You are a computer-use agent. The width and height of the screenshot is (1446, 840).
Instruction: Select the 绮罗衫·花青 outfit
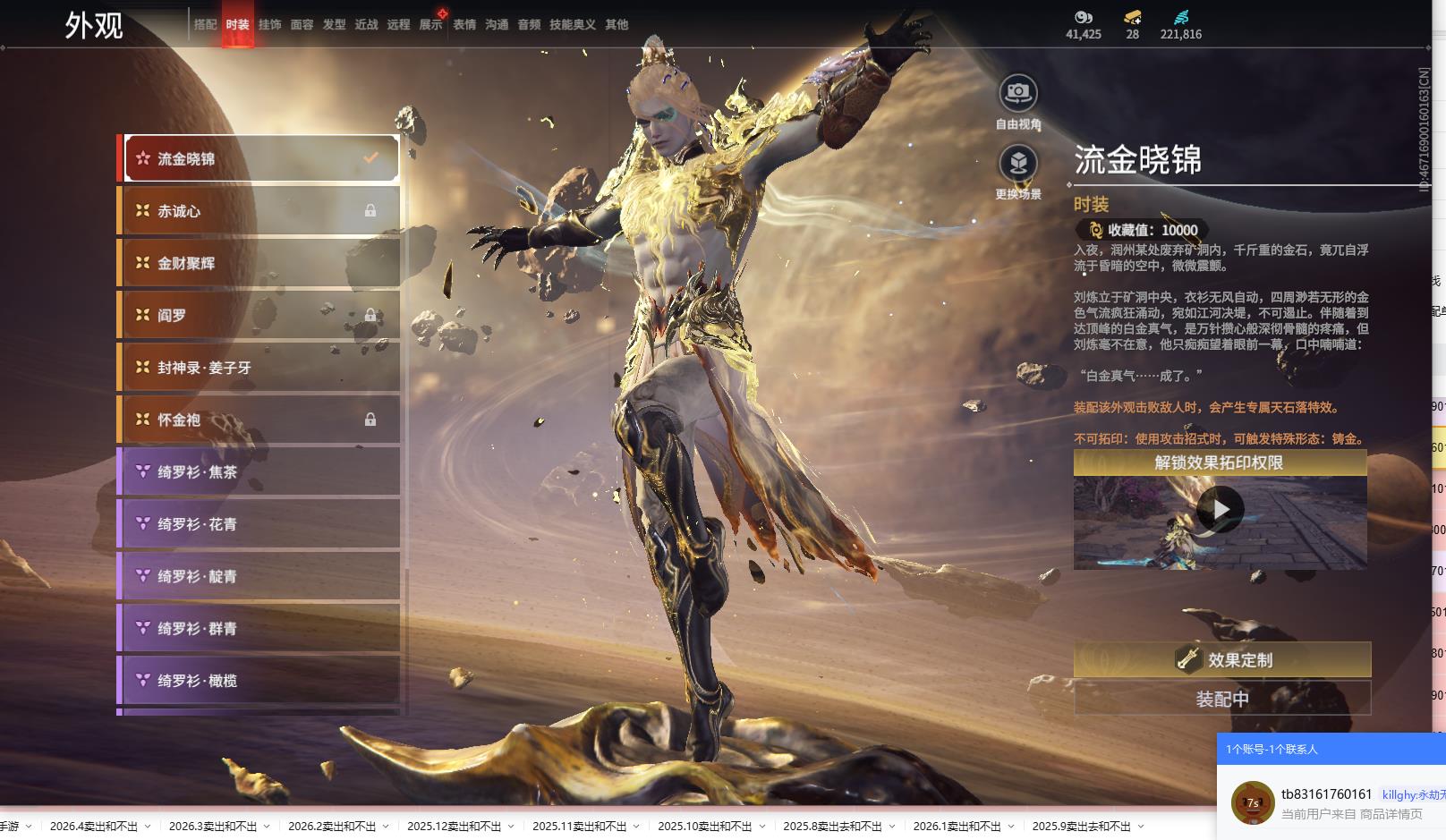click(259, 524)
